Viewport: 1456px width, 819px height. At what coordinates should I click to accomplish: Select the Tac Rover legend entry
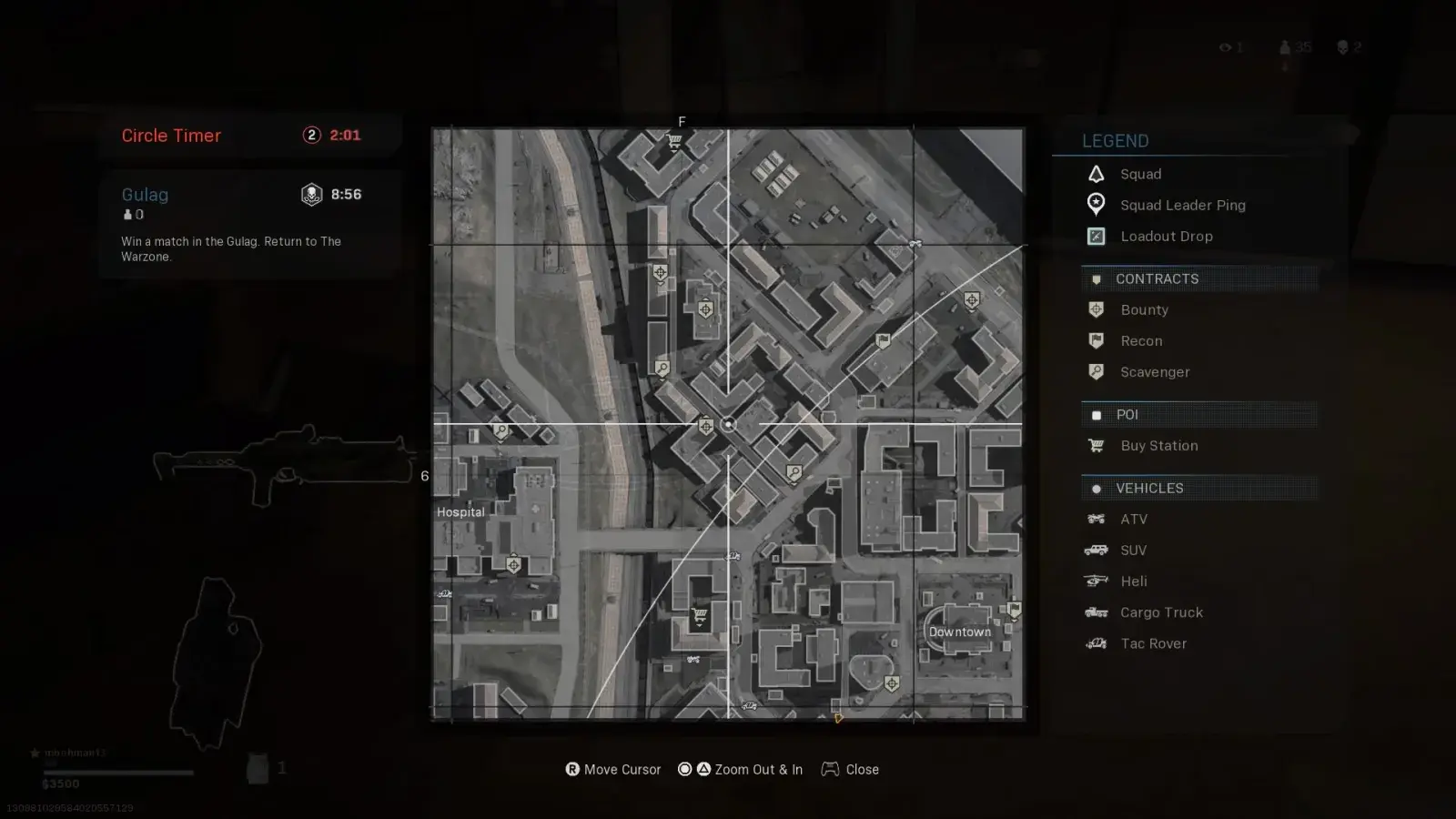(x=1153, y=643)
